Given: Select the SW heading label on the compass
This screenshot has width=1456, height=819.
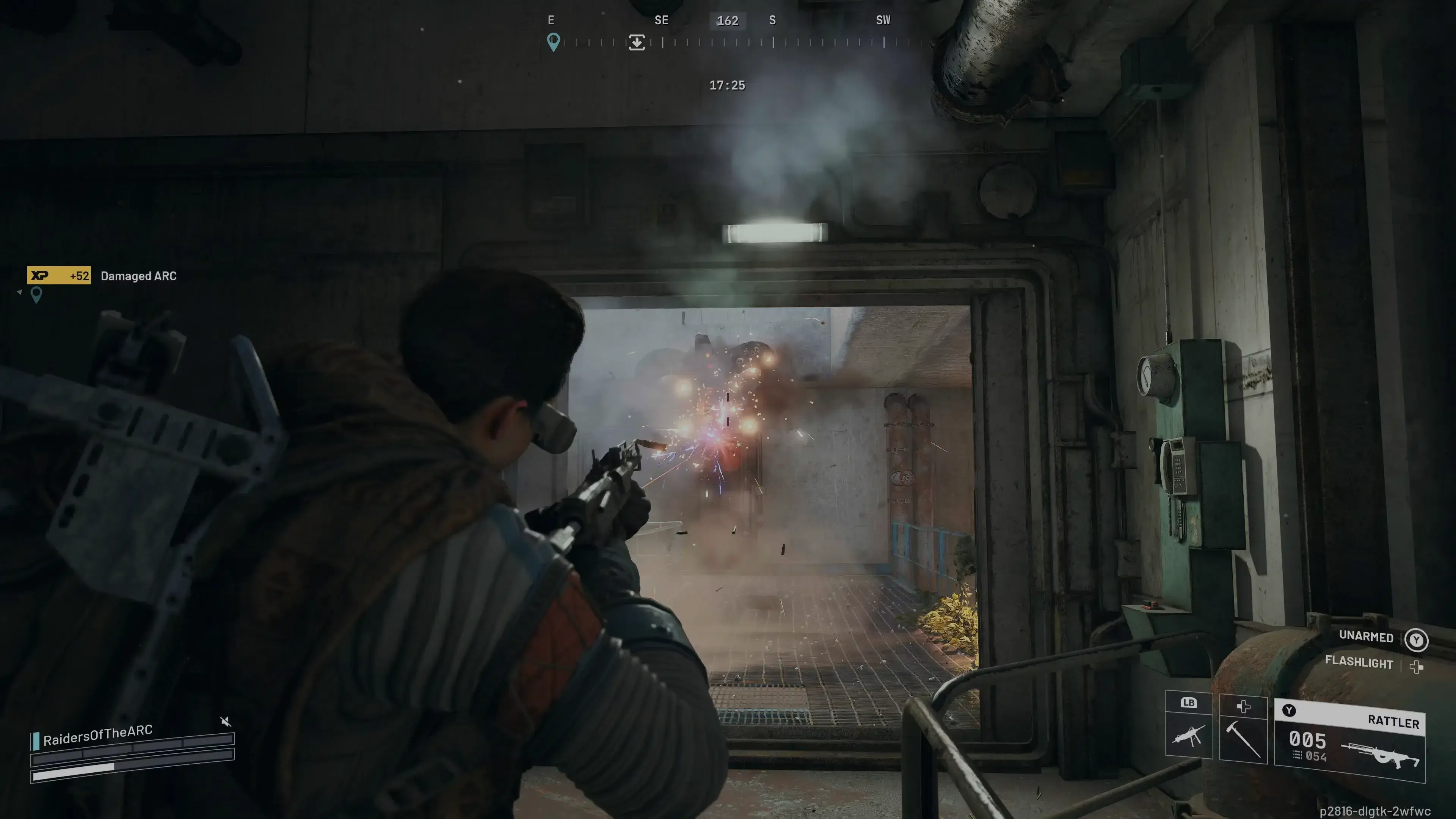Looking at the screenshot, I should coord(882,20).
